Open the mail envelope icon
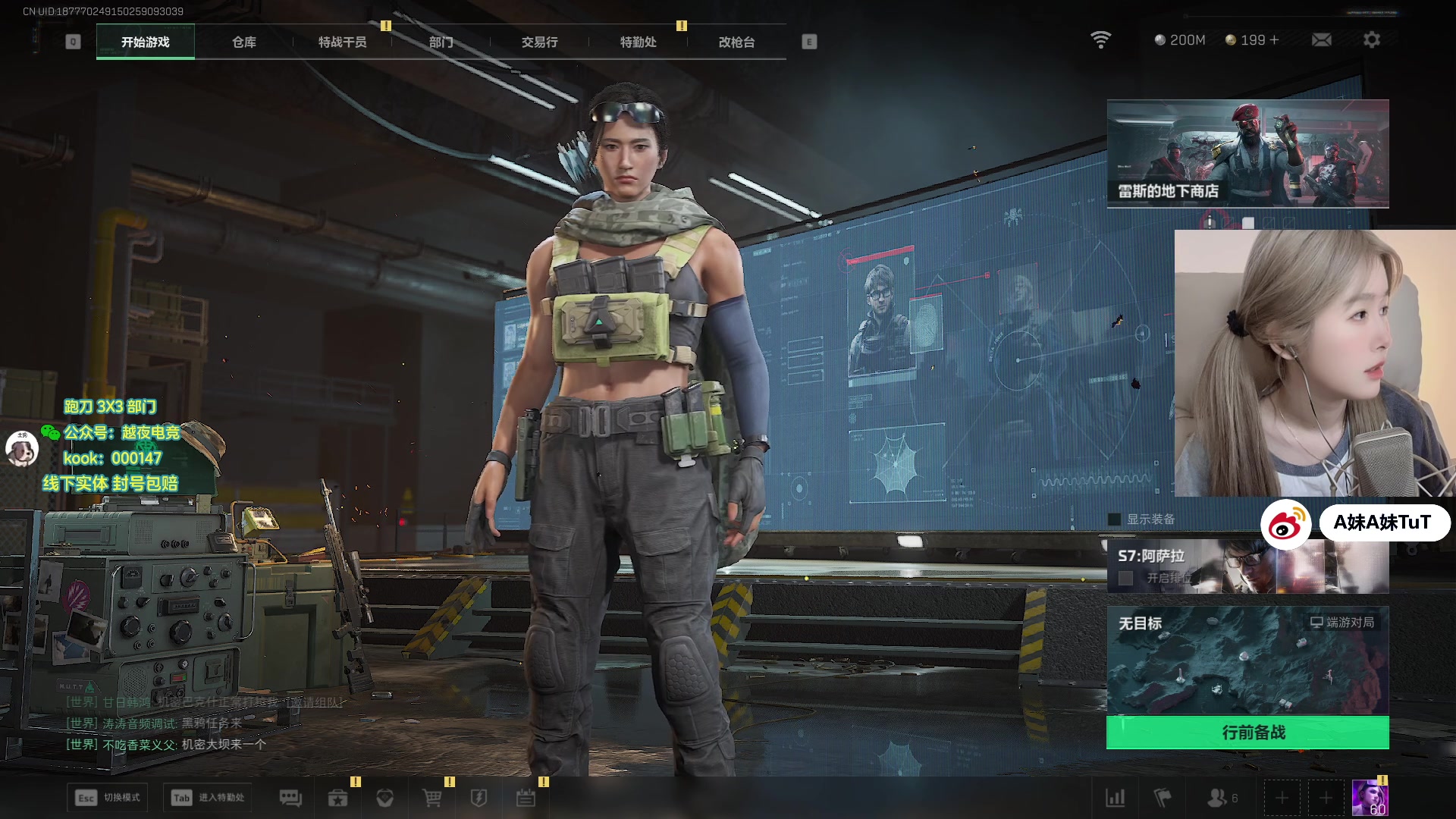The image size is (1456, 819). 1321,39
